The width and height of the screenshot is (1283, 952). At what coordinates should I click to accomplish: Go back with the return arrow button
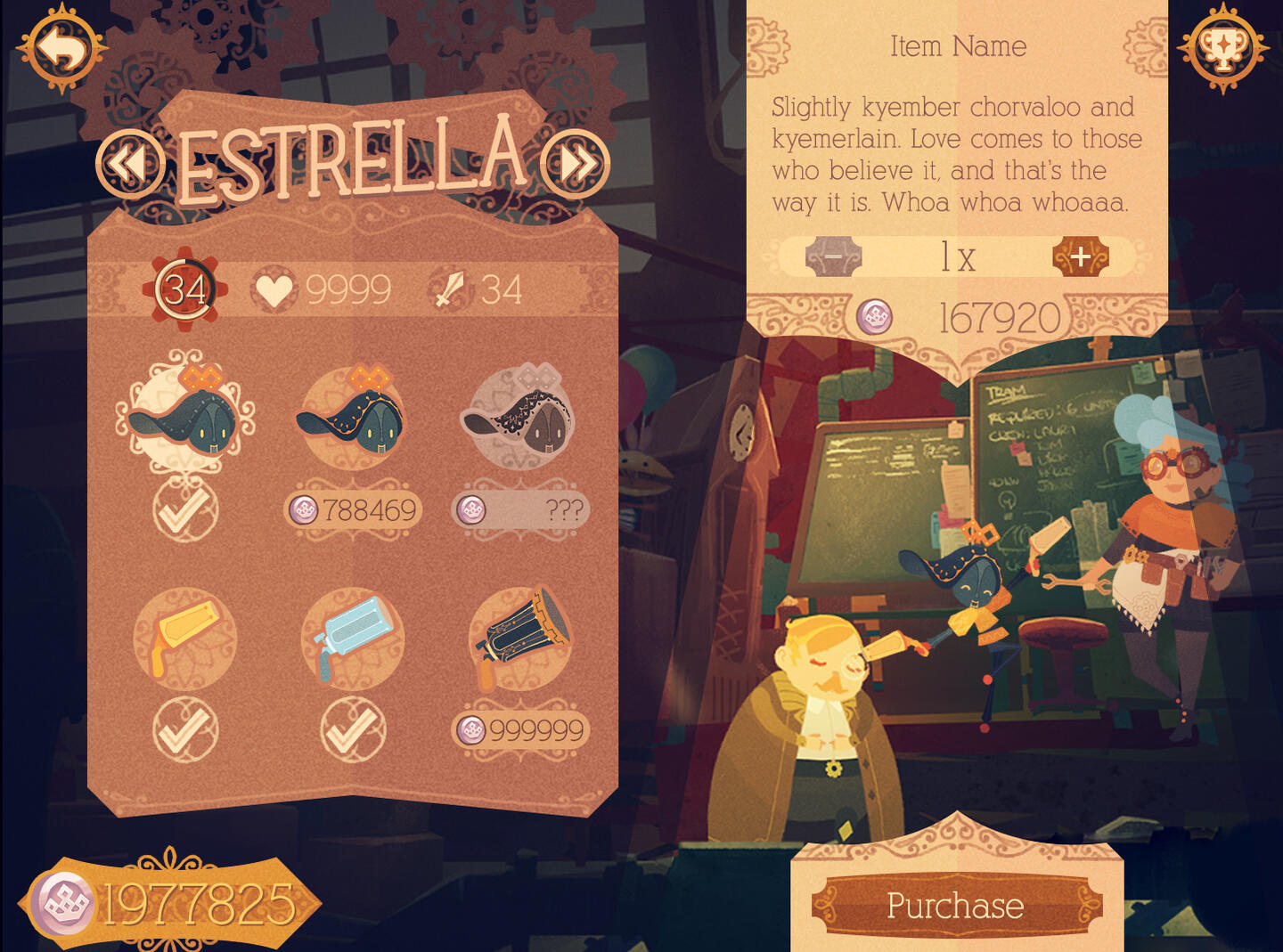click(61, 49)
